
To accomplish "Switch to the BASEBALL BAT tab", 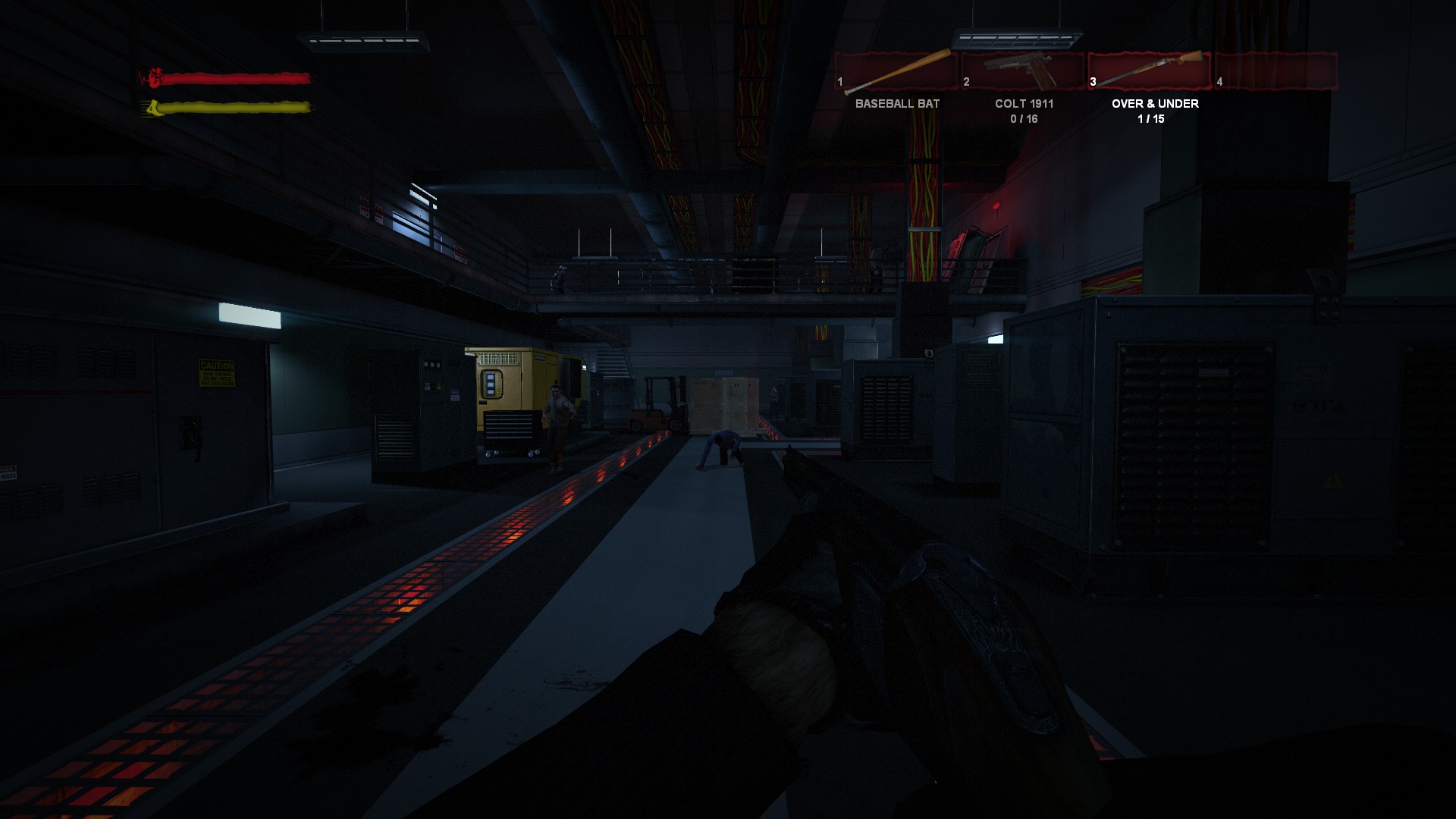I will point(898,104).
